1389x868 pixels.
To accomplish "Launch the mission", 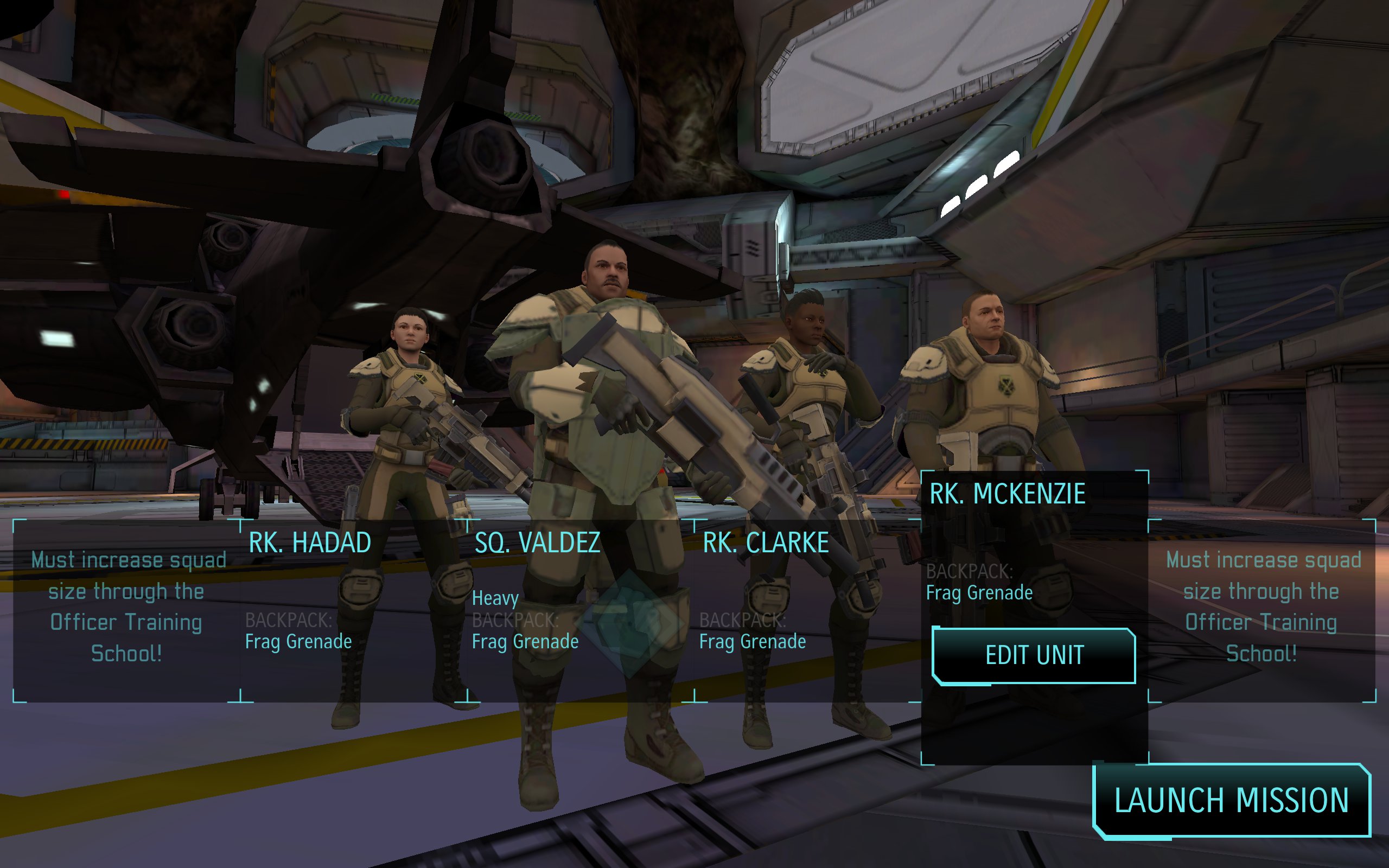I will (1231, 800).
